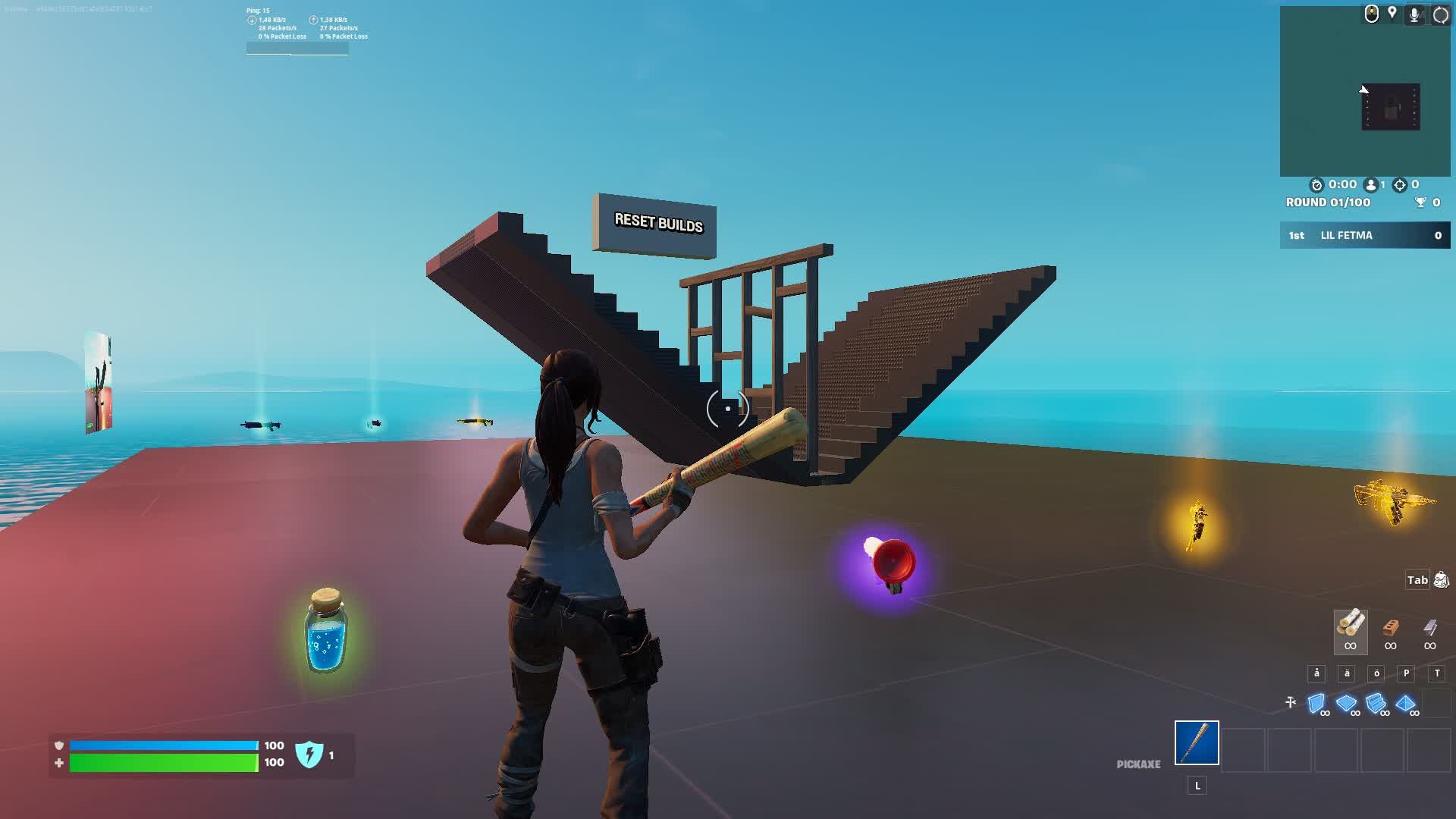Select the wall build piece

pyautogui.click(x=1317, y=701)
